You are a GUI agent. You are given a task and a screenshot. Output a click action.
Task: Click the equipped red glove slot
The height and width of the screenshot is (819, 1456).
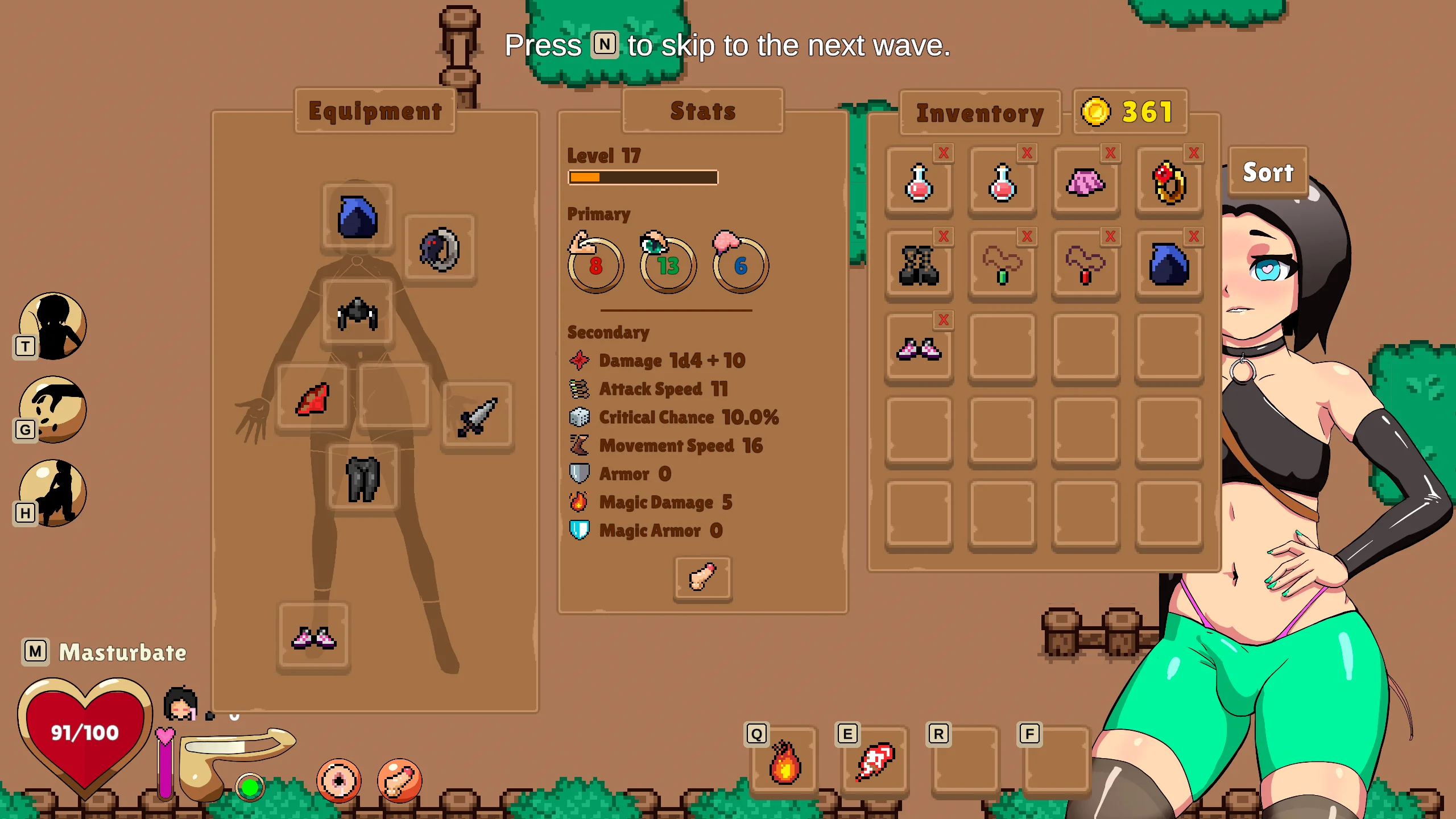coord(312,399)
